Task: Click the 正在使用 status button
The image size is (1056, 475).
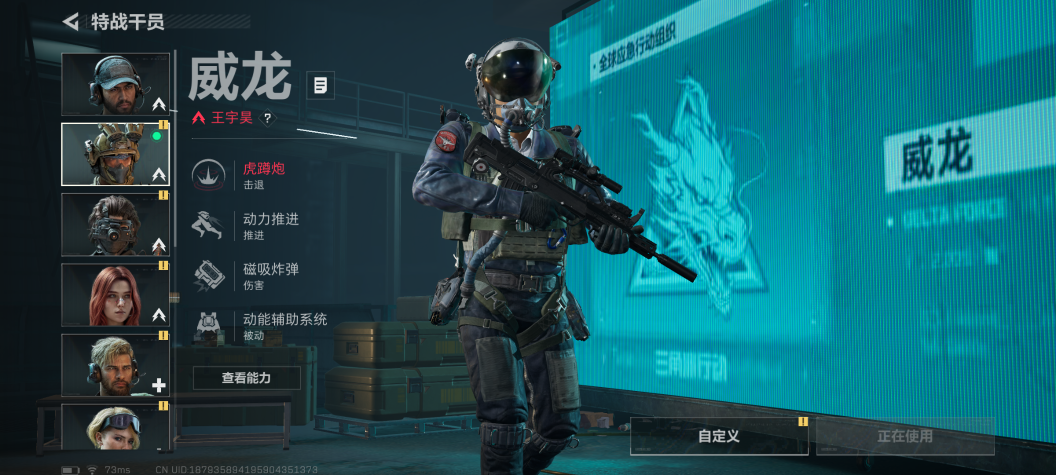Action: pyautogui.click(x=905, y=436)
